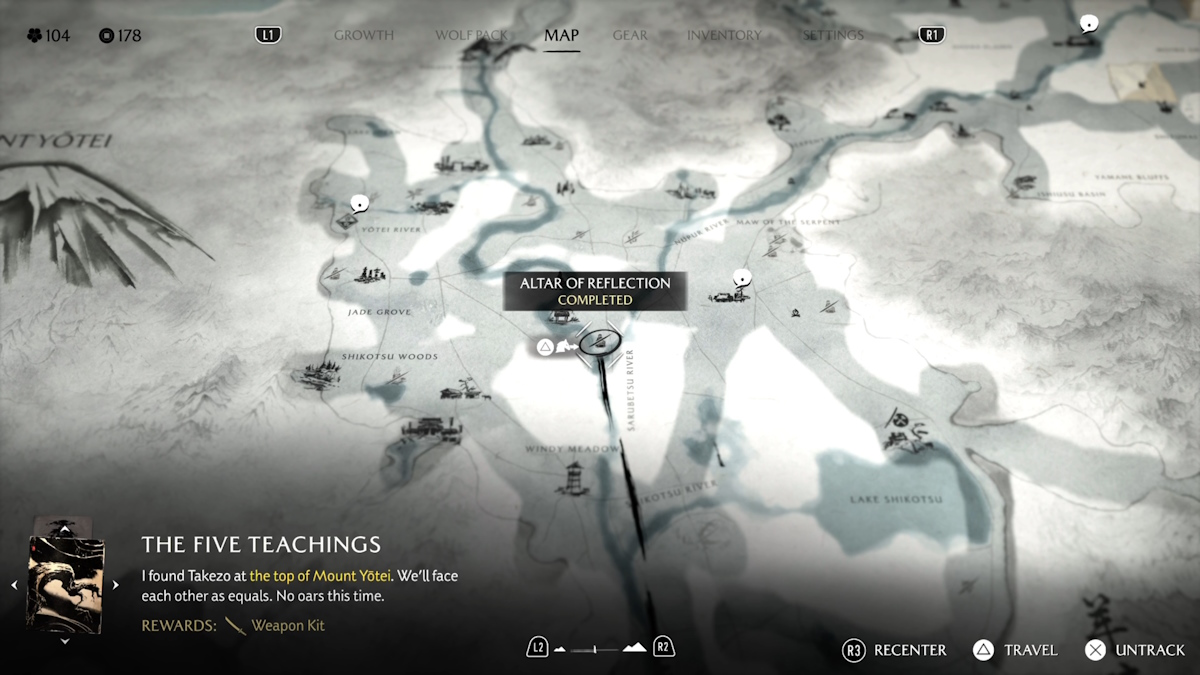Adjust the map zoom level slider
This screenshot has height=675, width=1200.
(600, 649)
